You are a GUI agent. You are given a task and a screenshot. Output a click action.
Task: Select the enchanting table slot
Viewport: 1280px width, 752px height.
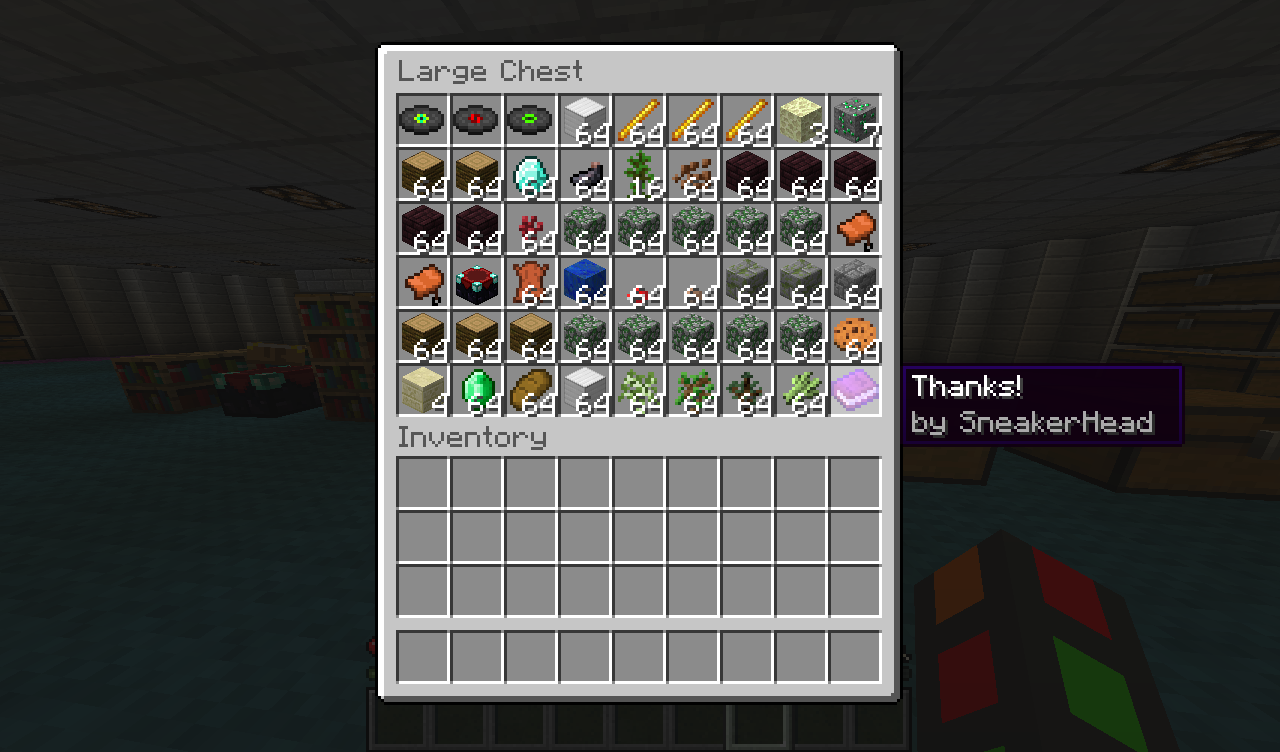coord(477,282)
